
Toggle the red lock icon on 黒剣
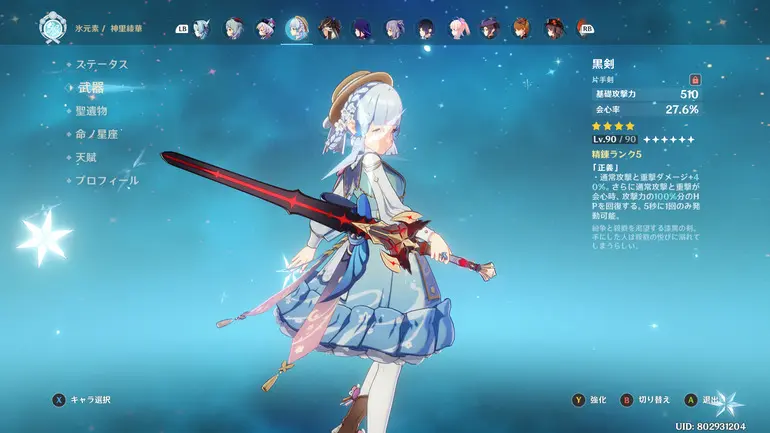(695, 79)
